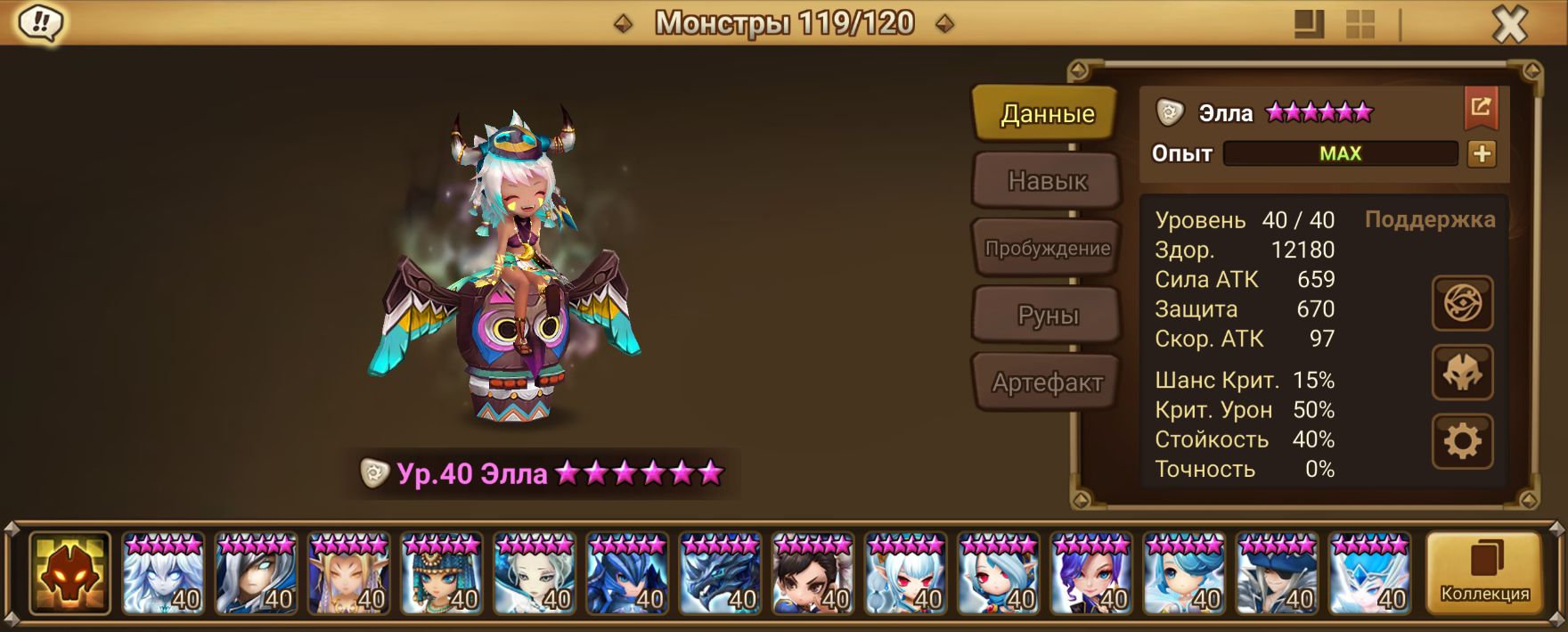Select the Пробуждение tab
1568x632 pixels.
pyautogui.click(x=1047, y=248)
